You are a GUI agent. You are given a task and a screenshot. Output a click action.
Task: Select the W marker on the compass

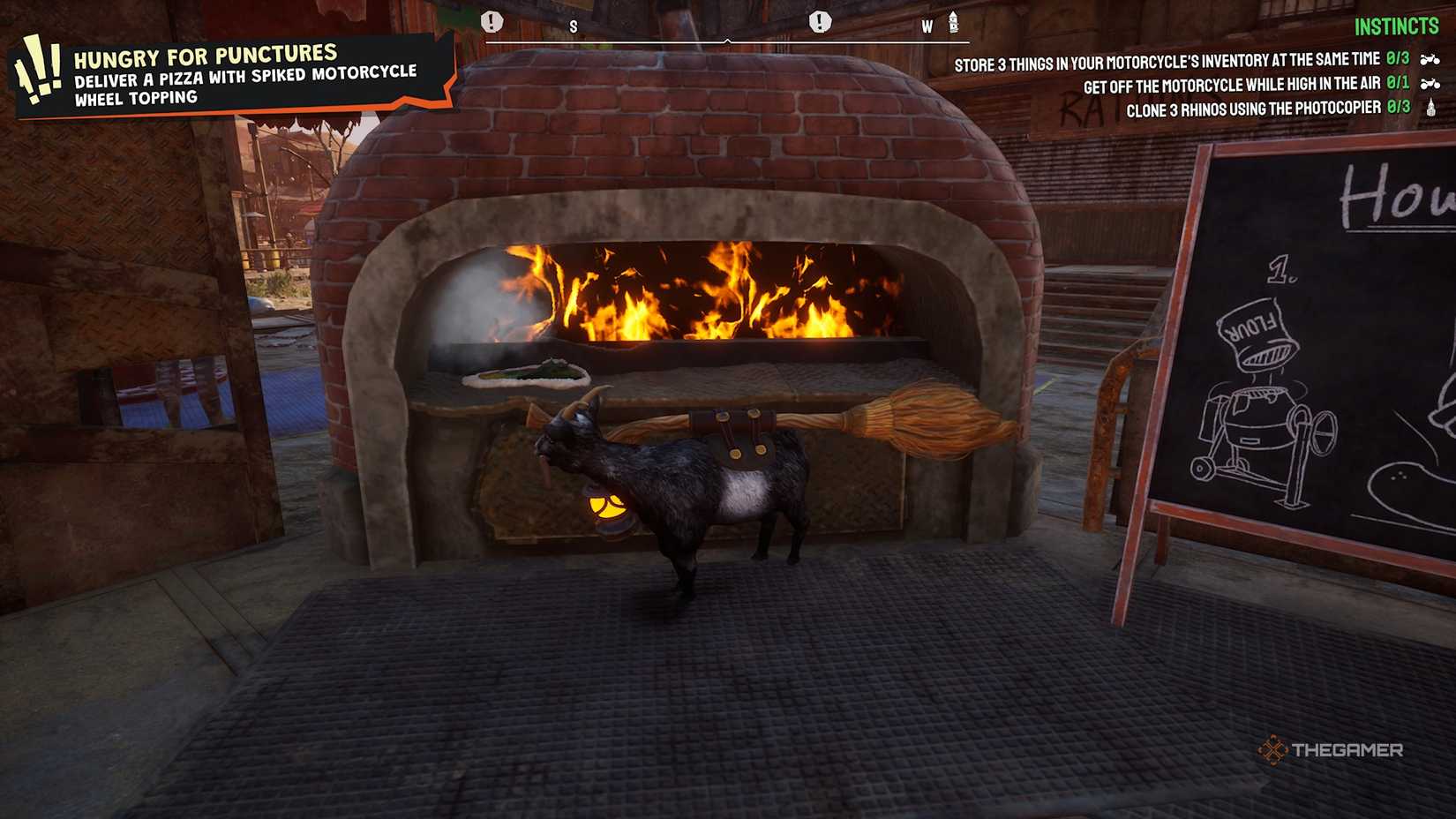[x=926, y=26]
